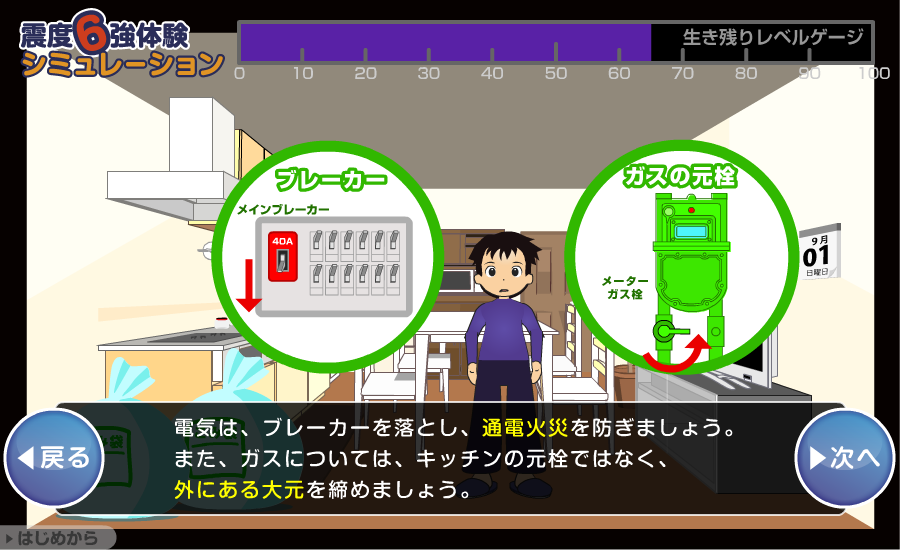900x550 pixels.
Task: Restart via the はじめから button
Action: coord(57,538)
